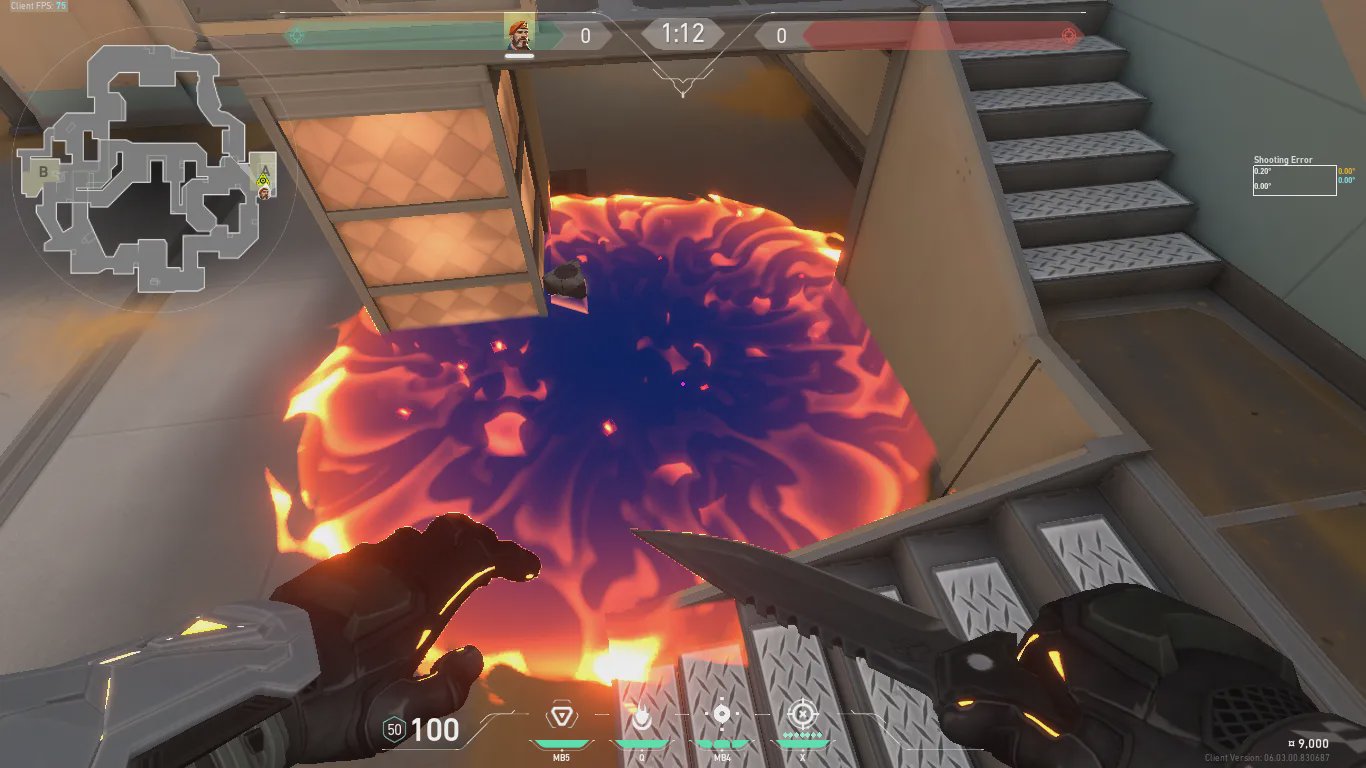Click the shield armor hexagon icon
This screenshot has height=768, width=1366.
(394, 730)
